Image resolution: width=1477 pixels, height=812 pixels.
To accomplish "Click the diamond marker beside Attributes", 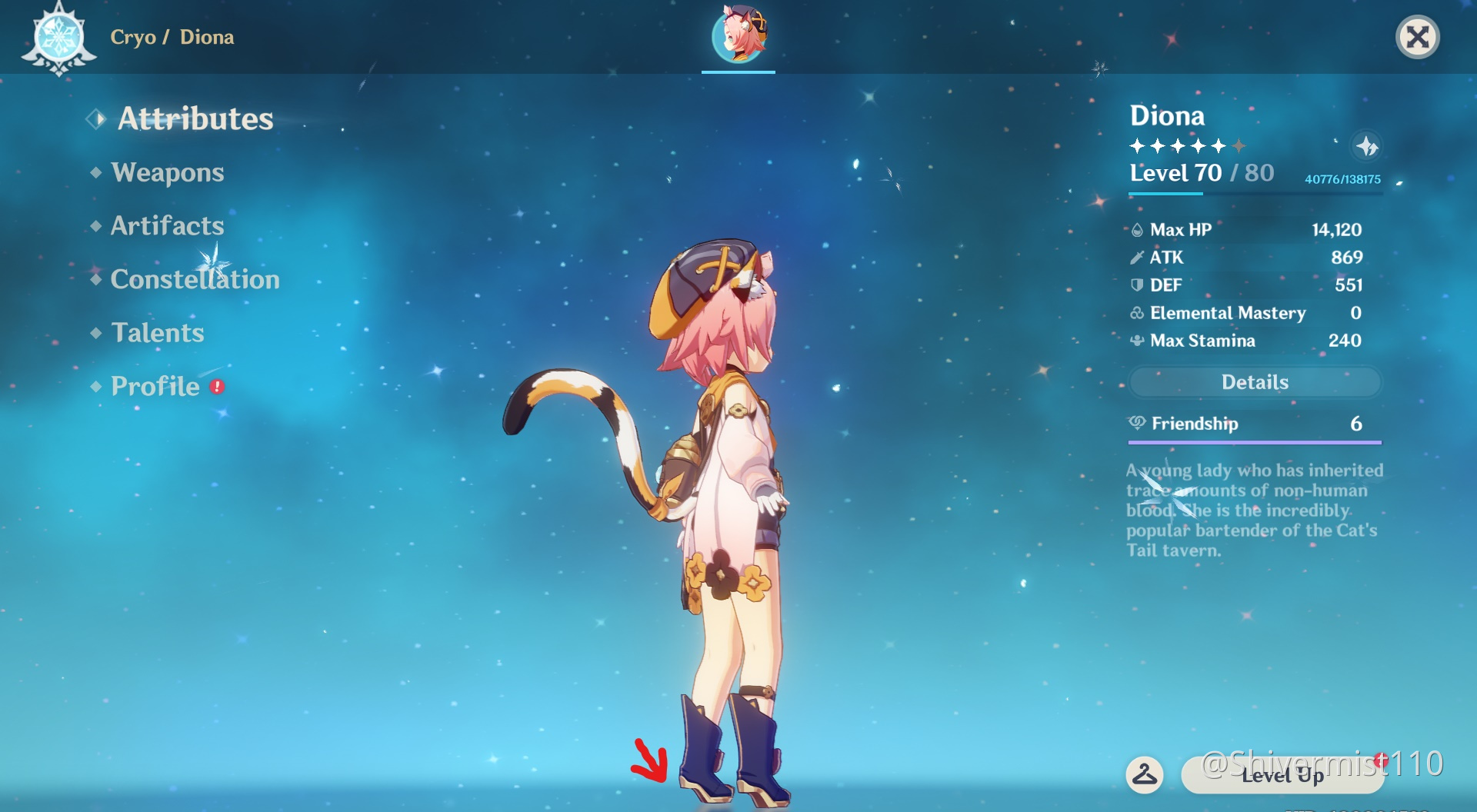I will click(x=95, y=118).
